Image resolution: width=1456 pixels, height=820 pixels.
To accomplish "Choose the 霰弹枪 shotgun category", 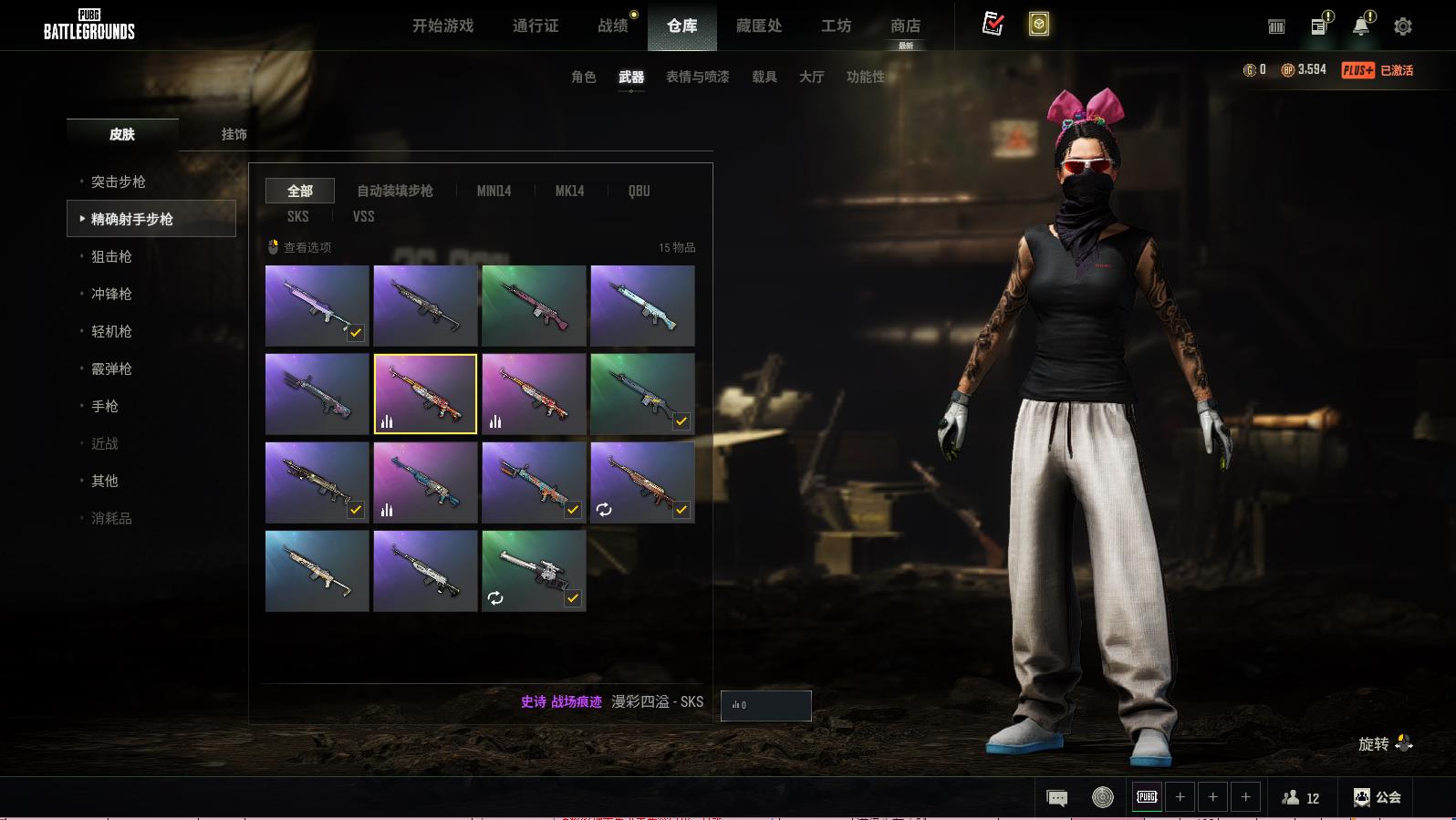I will 111,368.
